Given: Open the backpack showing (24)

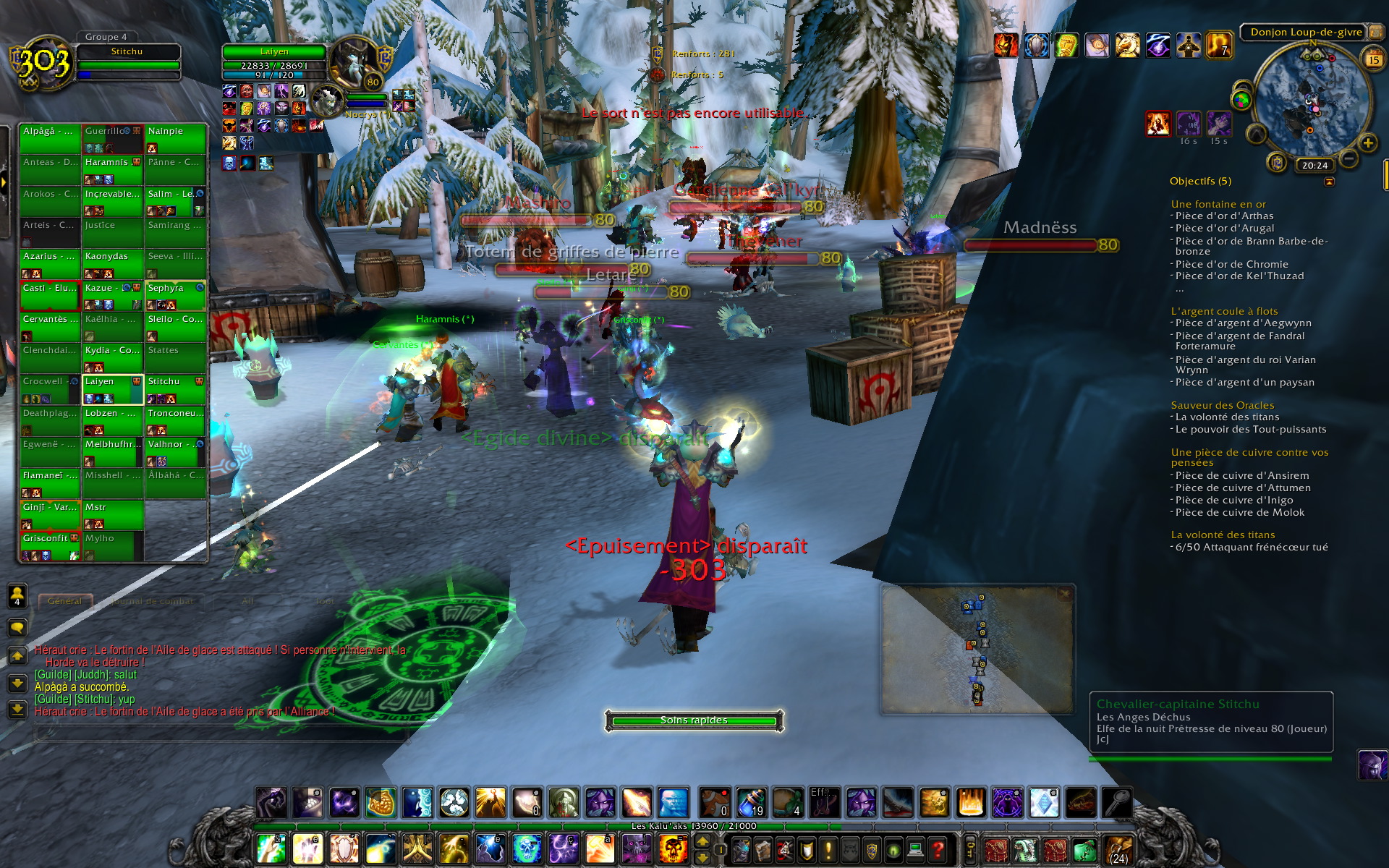Looking at the screenshot, I should coord(1118,849).
